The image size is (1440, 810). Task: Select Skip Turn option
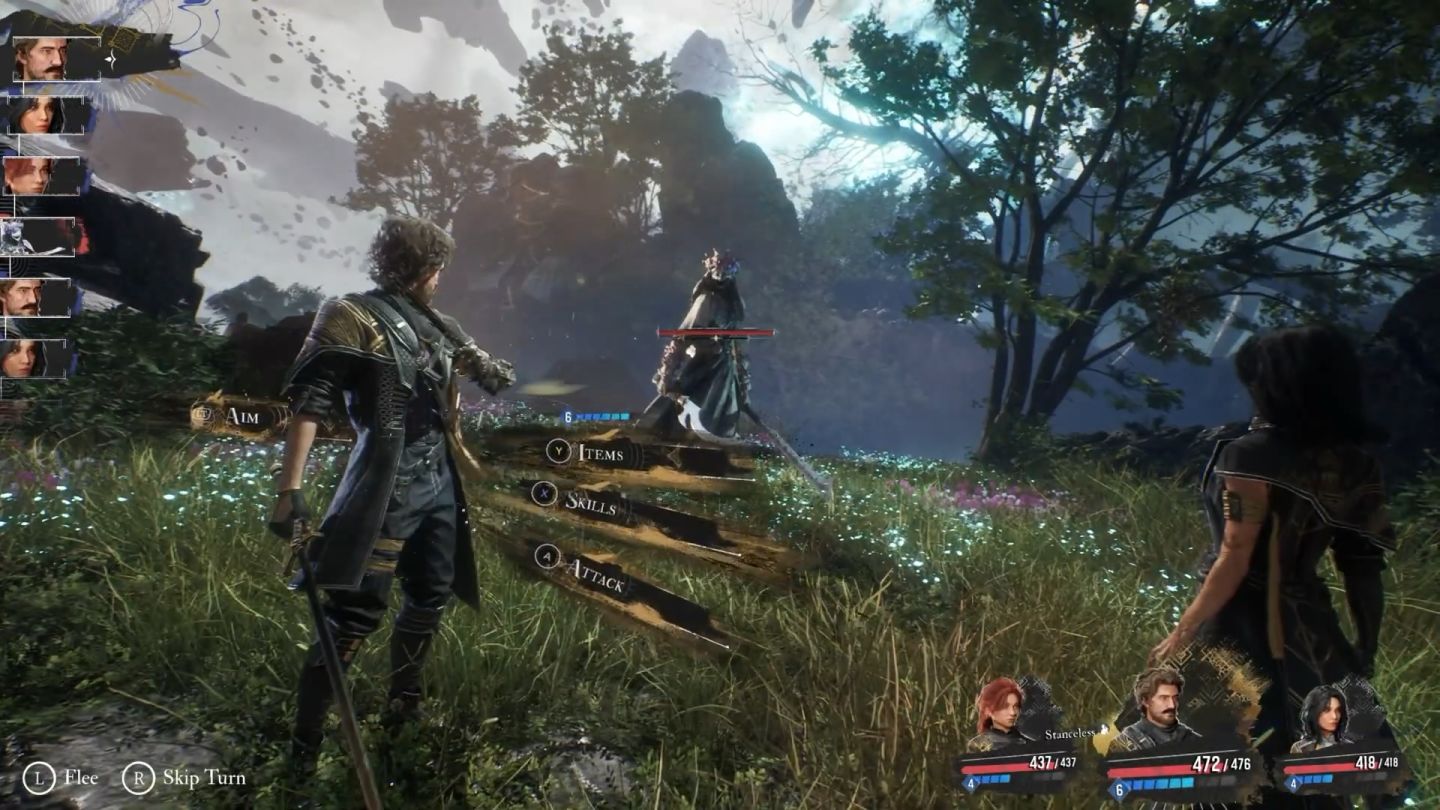click(x=186, y=778)
